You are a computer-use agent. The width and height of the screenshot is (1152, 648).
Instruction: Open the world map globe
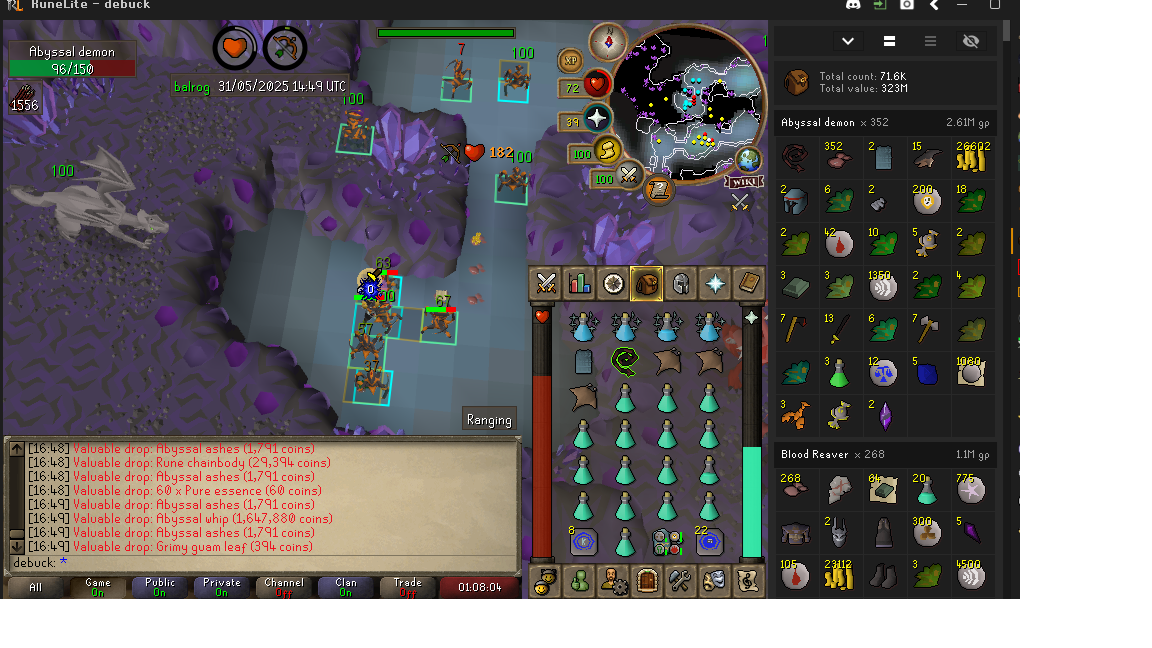point(749,160)
